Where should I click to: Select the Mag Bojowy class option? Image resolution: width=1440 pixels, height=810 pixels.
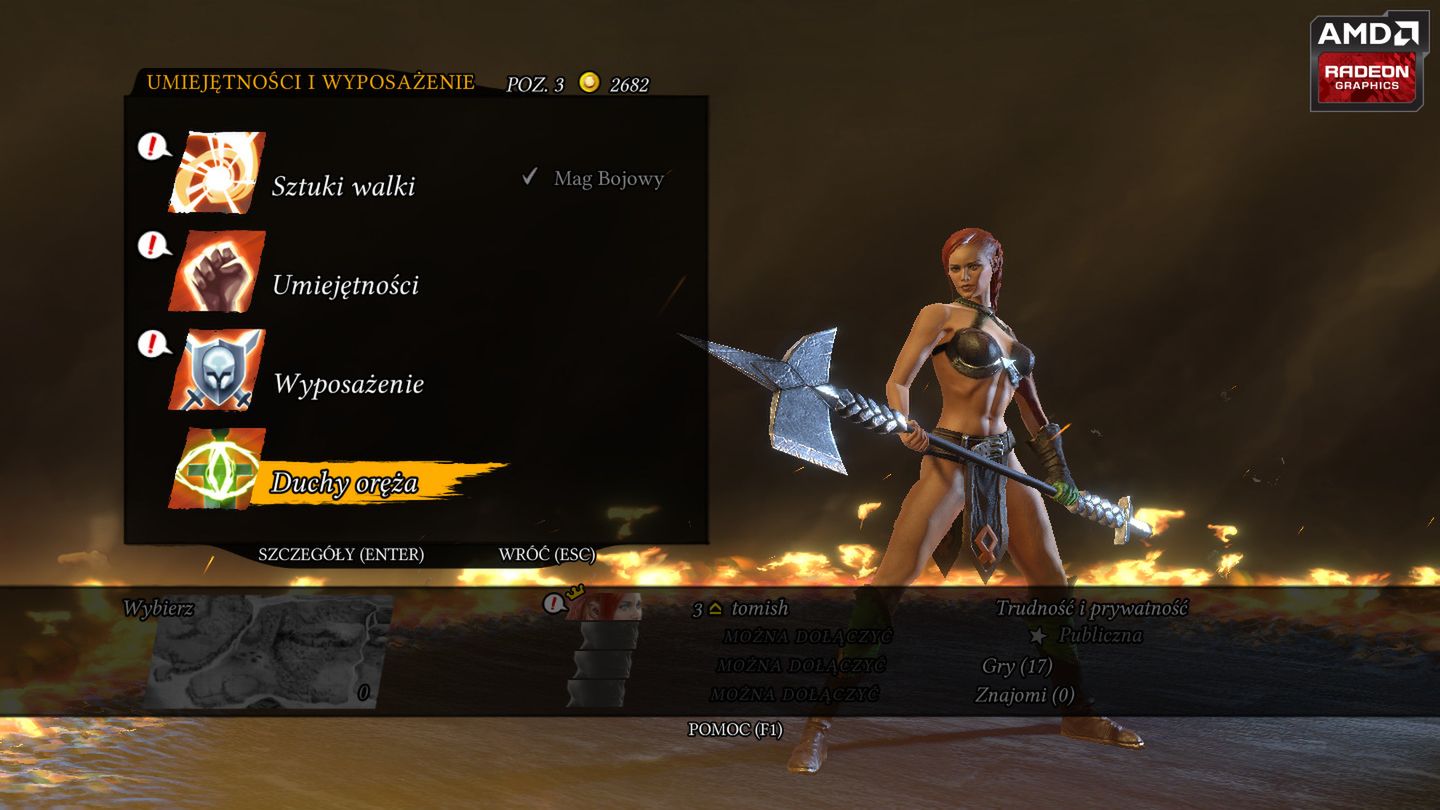[608, 179]
